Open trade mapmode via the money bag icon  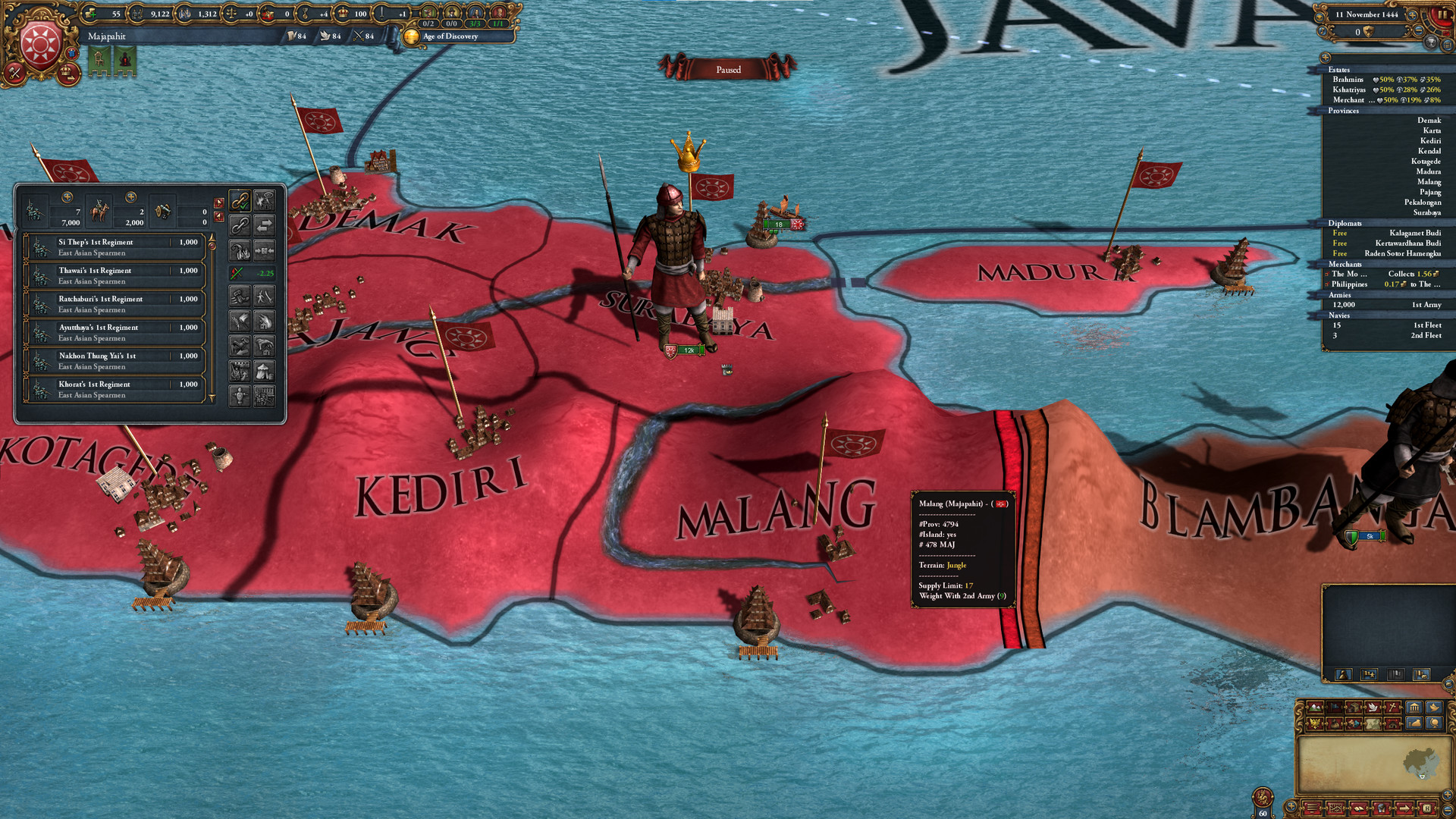[1335, 723]
